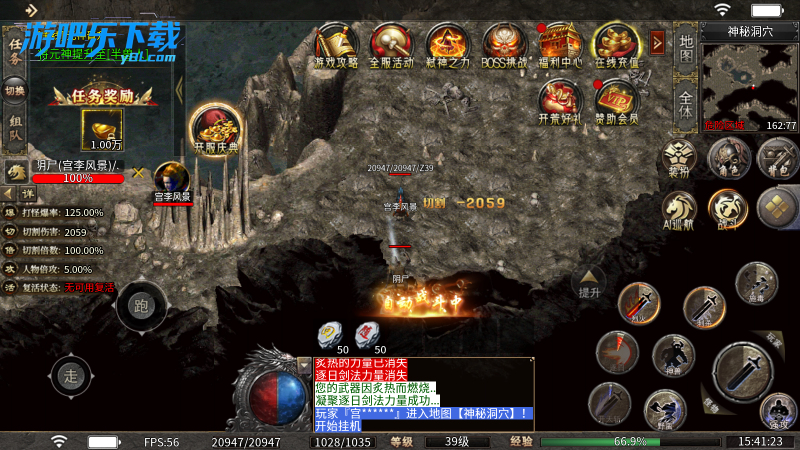Open the 游戏攻略 game guide icon
Image resolution: width=800 pixels, height=450 pixels.
tap(337, 44)
